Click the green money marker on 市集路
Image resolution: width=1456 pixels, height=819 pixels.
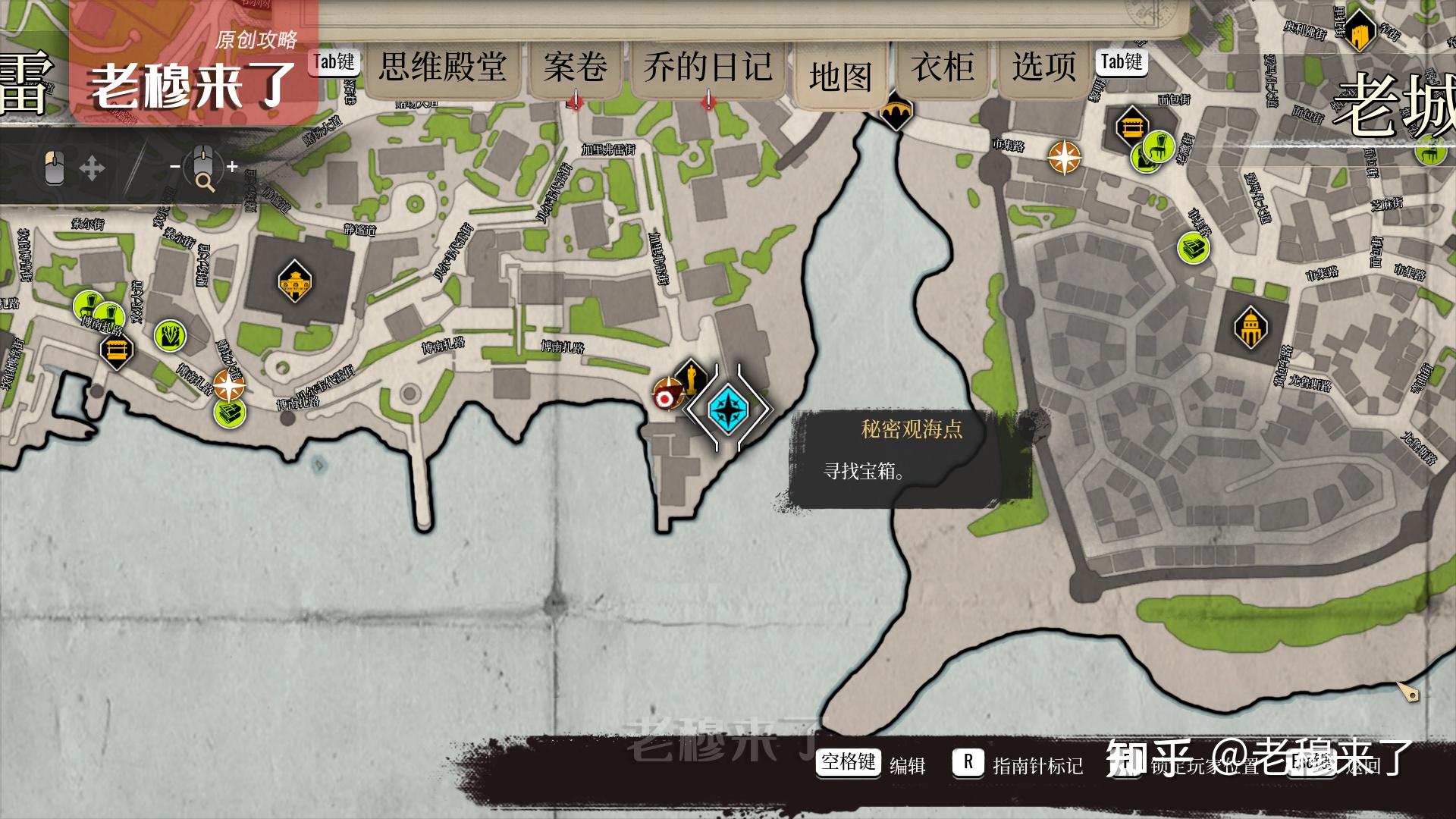click(1194, 248)
